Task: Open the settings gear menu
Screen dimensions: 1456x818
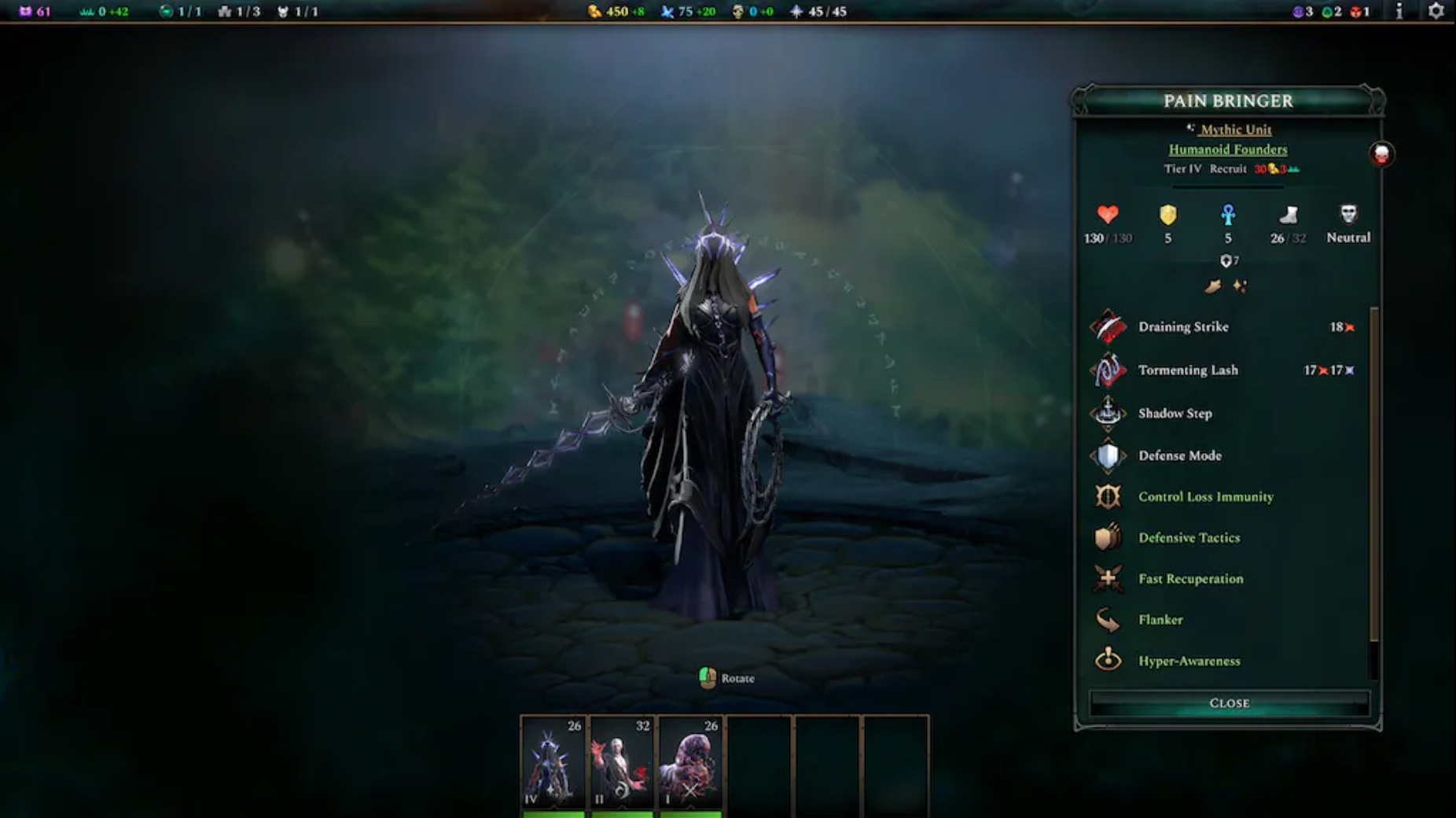Action: pyautogui.click(x=1436, y=11)
